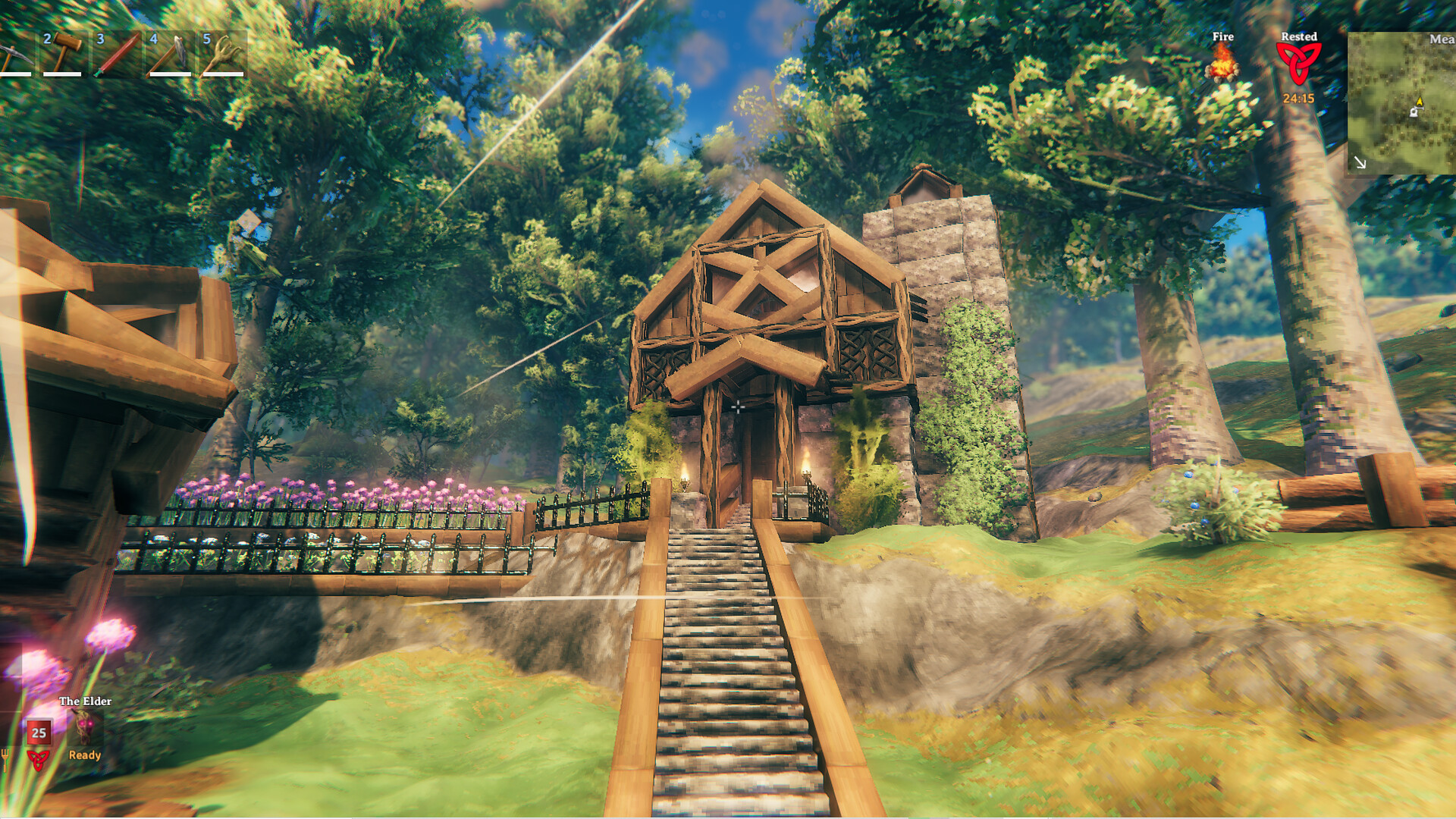Click the diagonal arrow in the minimap corner
The width and height of the screenshot is (1456, 819).
(1360, 164)
